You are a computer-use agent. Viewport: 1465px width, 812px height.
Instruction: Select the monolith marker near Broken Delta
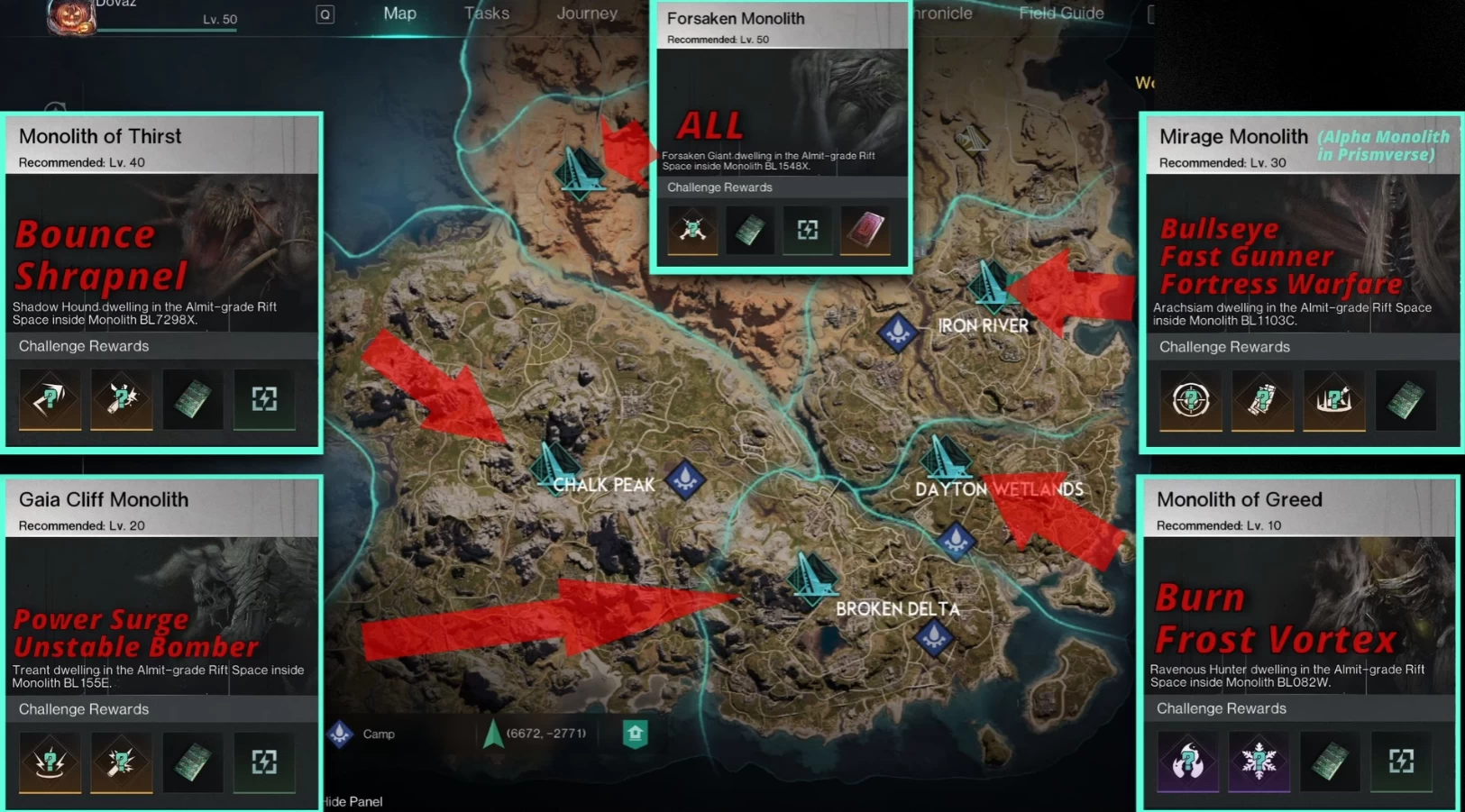[x=812, y=575]
